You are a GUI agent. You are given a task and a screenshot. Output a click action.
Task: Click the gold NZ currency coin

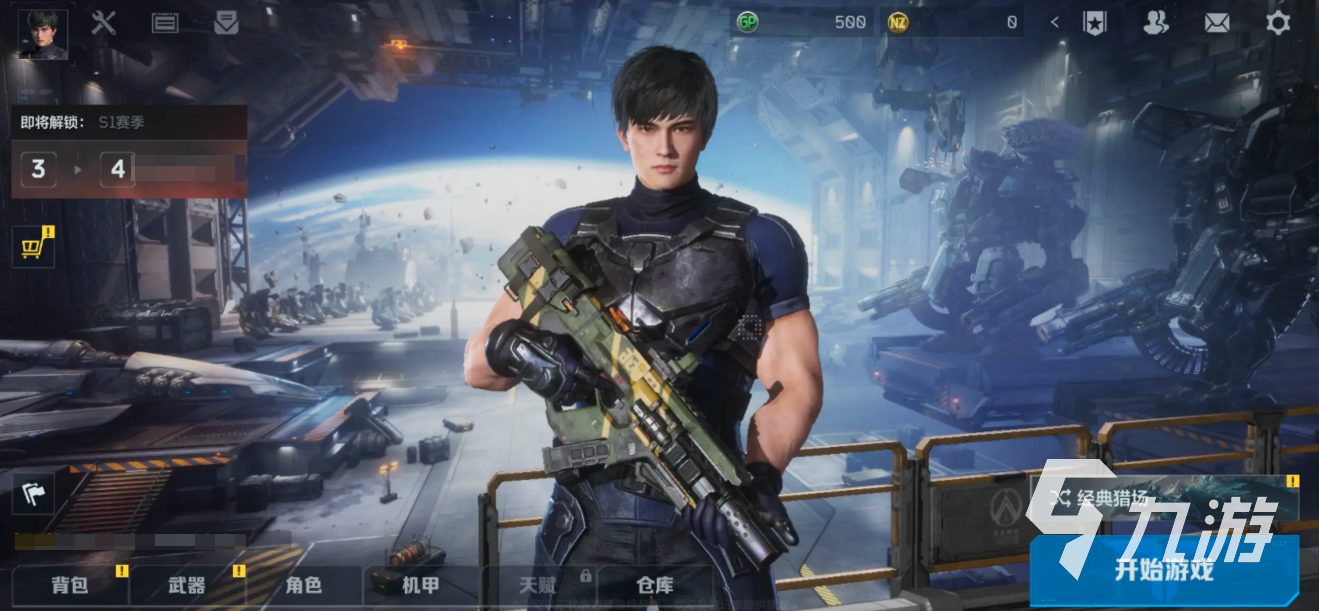(x=897, y=22)
